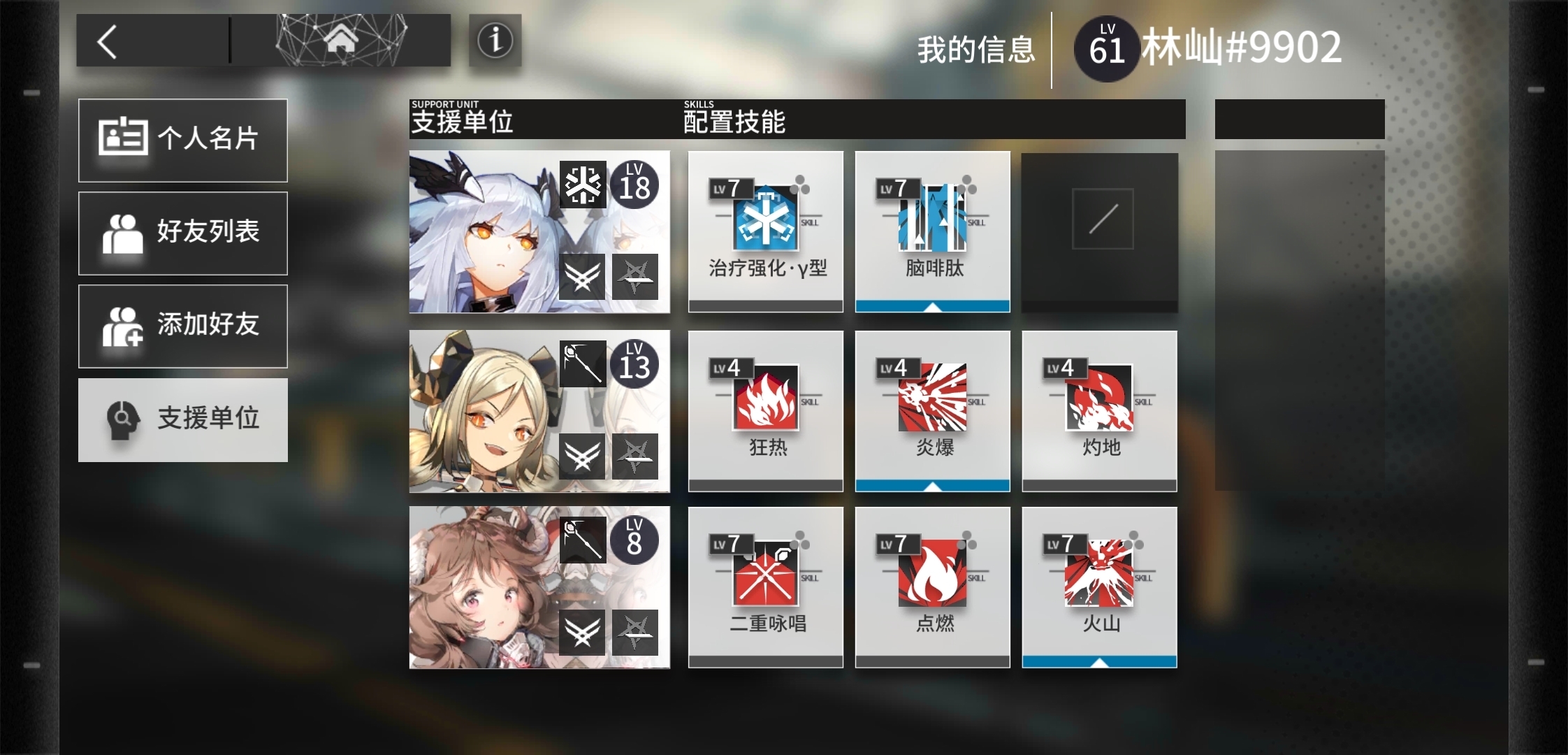Go back with the arrow button
The height and width of the screenshot is (755, 1568).
click(x=108, y=41)
